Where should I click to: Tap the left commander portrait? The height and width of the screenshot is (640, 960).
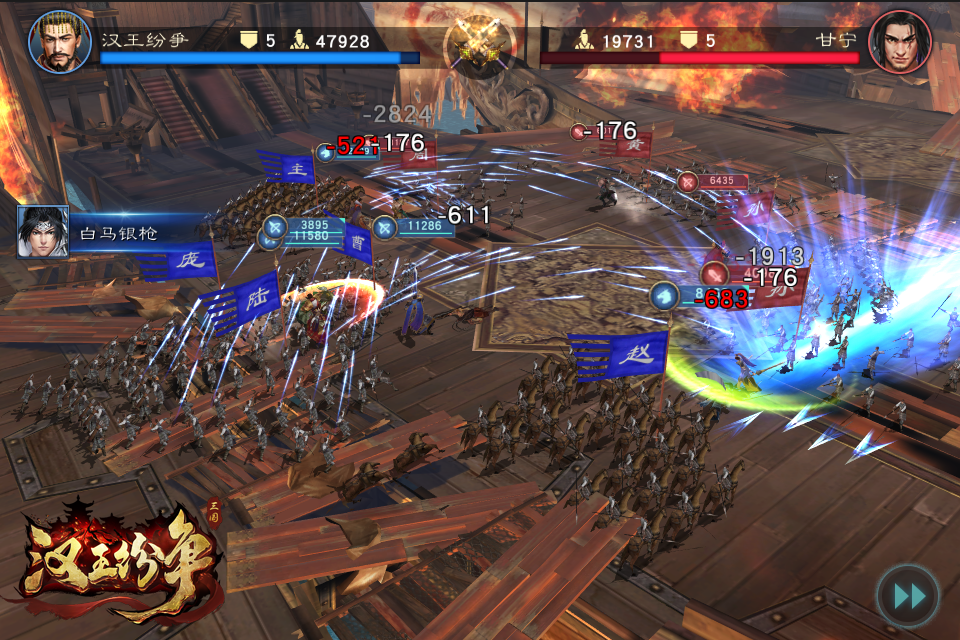(x=60, y=42)
